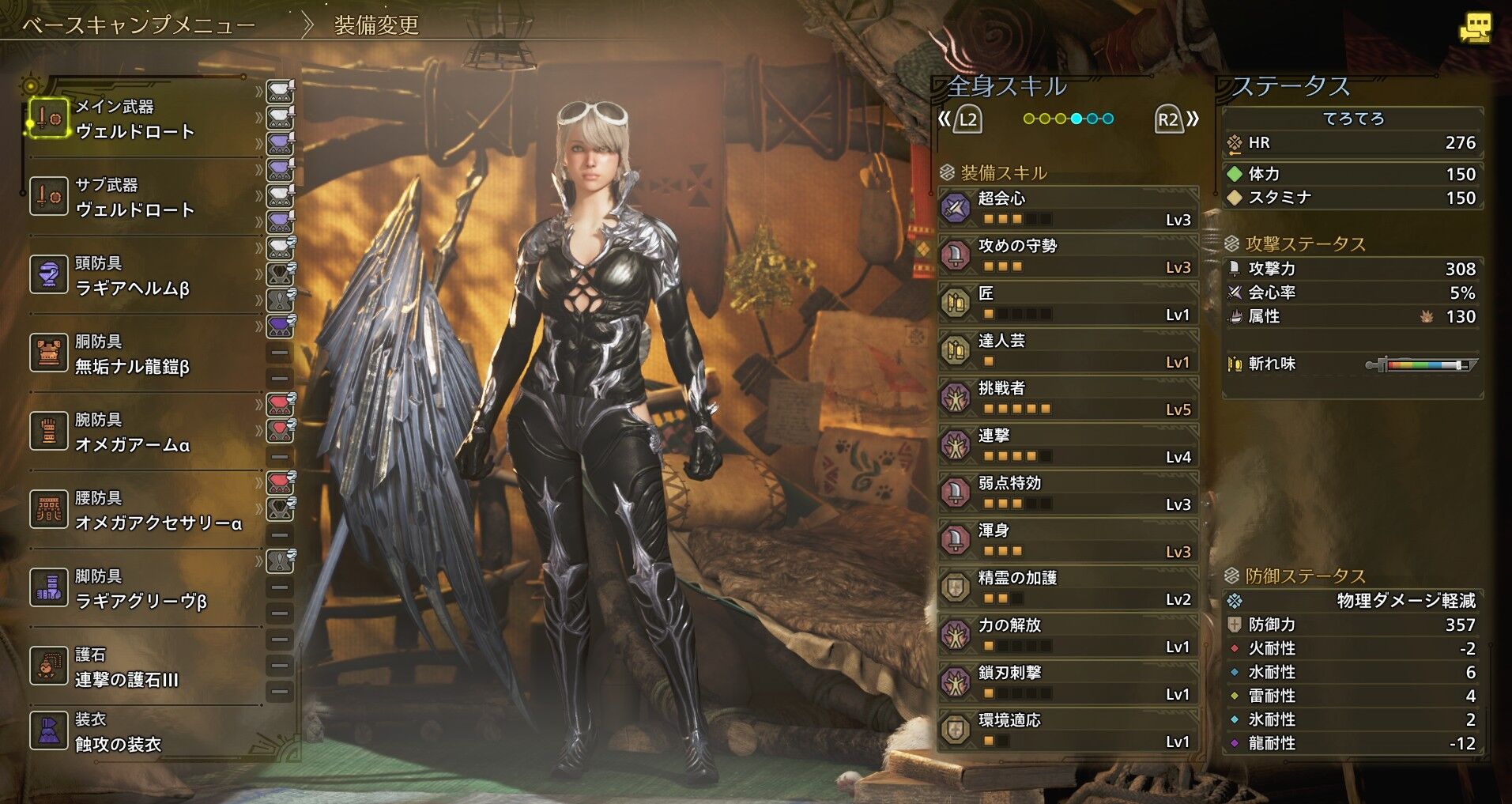Select the 攻めの守勢 skill row
Screen dimensions: 1512x804
coord(1068,256)
